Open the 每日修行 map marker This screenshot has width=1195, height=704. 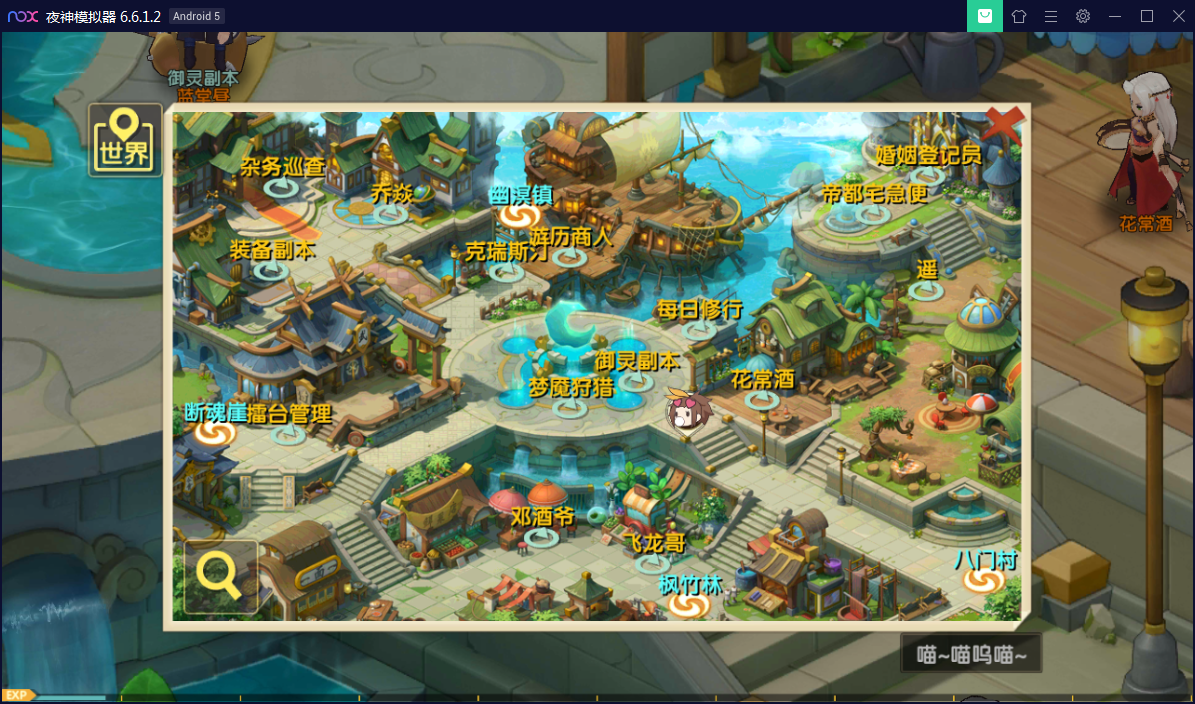tap(698, 329)
